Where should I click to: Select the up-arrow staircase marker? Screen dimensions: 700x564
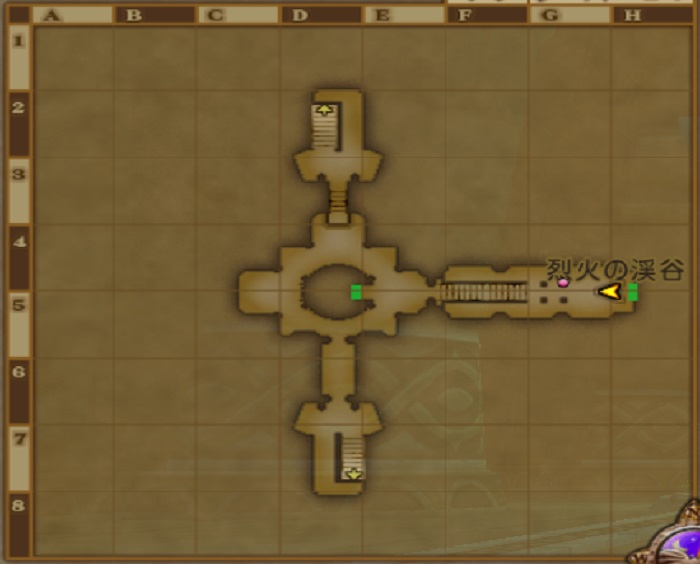[x=324, y=110]
